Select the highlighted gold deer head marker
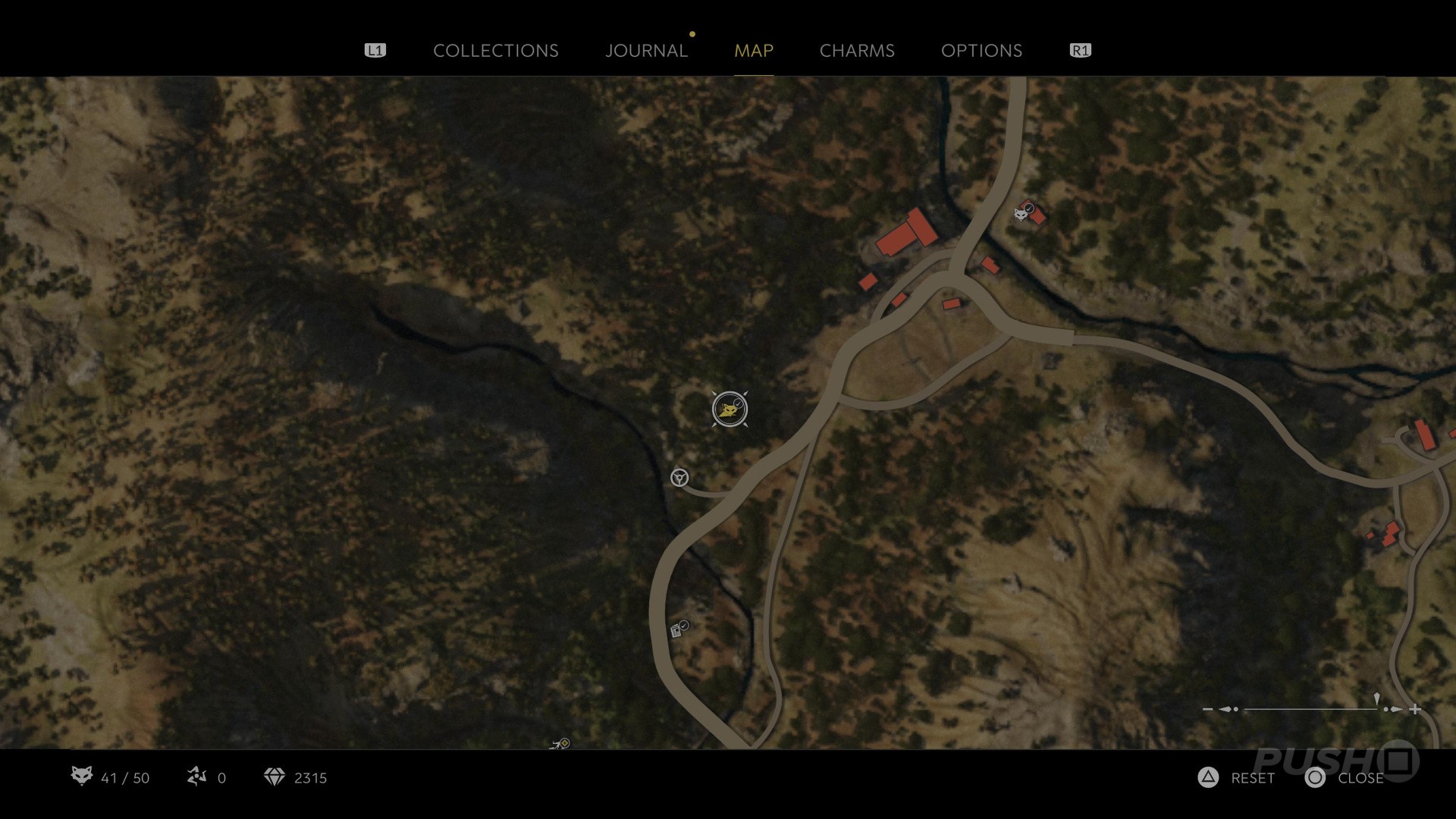This screenshot has height=819, width=1456. pyautogui.click(x=730, y=409)
